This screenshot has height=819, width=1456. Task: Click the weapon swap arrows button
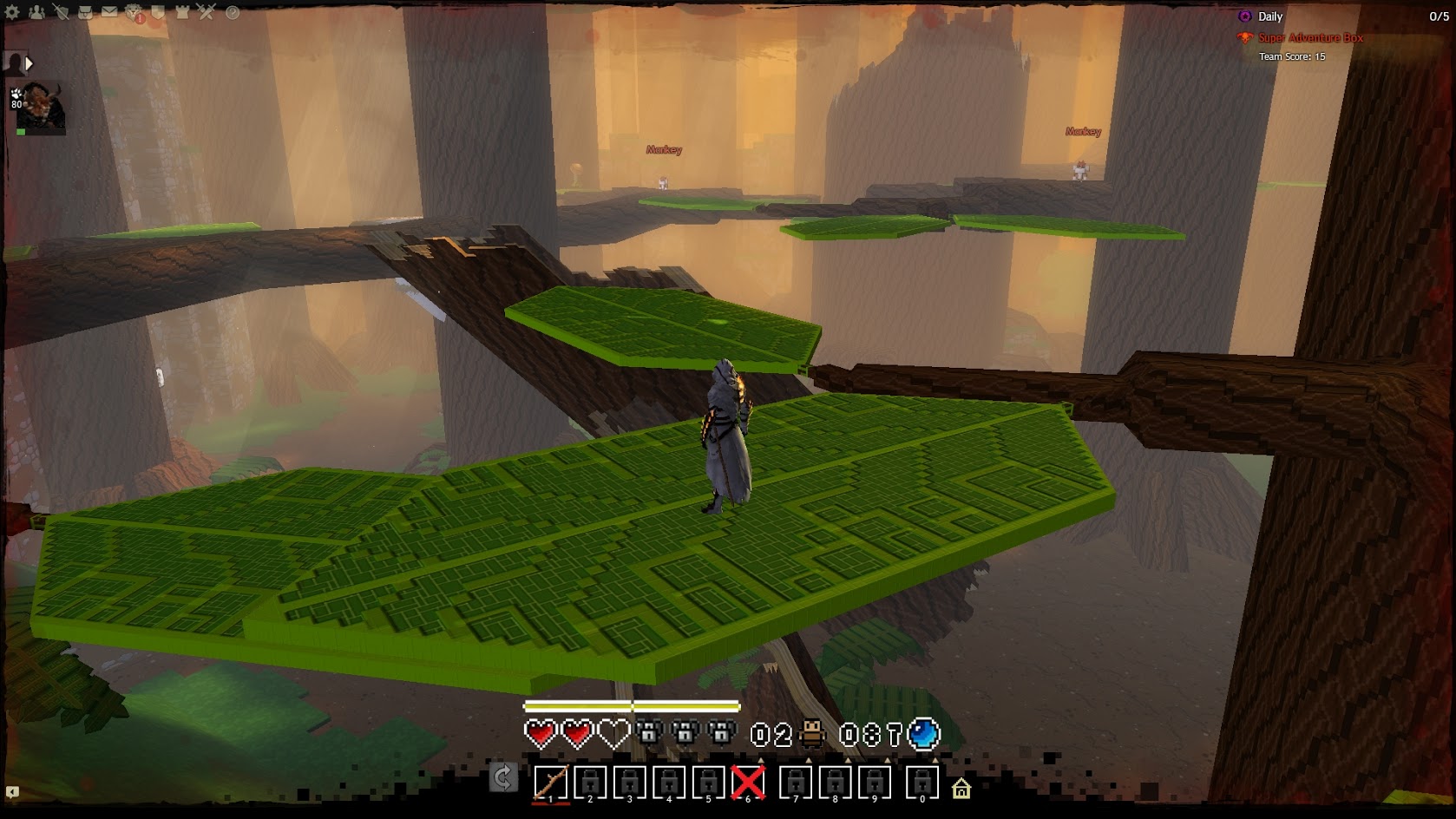click(503, 777)
